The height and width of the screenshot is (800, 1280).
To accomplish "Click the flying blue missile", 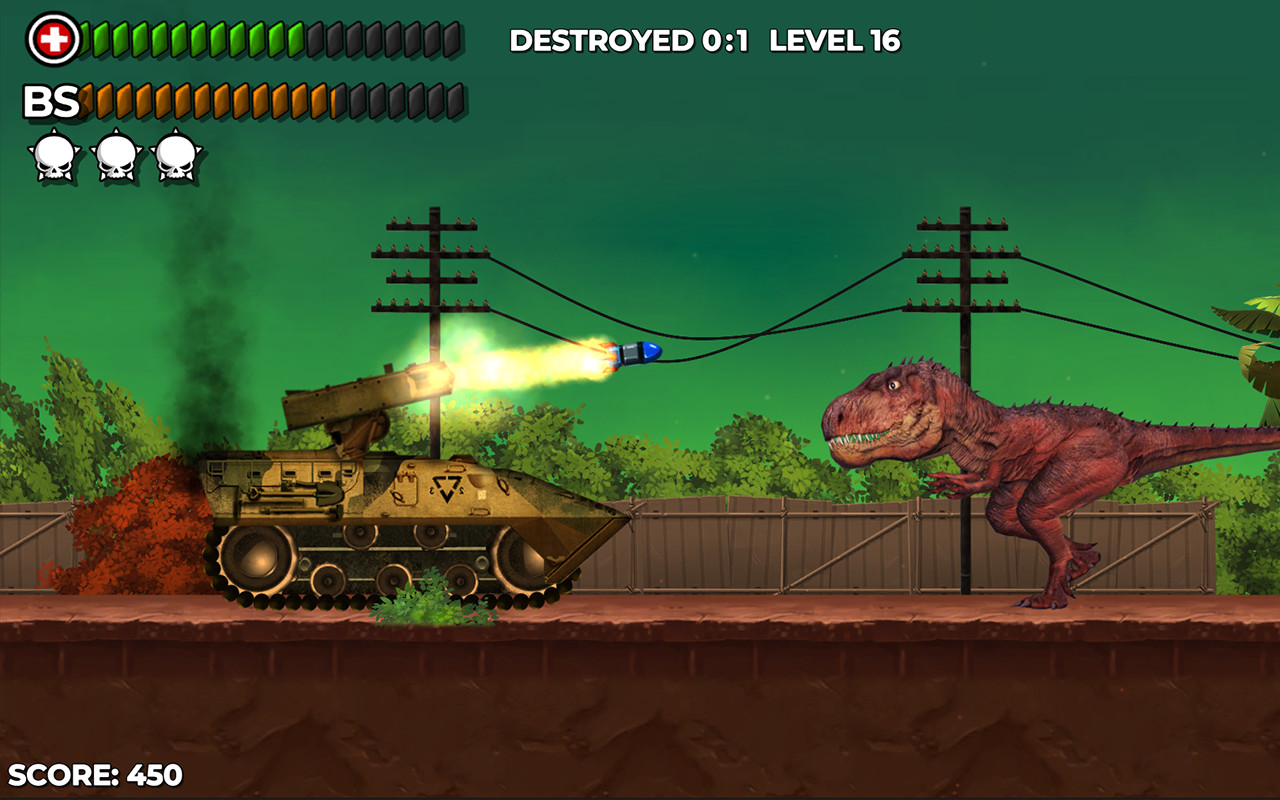I will pos(638,352).
